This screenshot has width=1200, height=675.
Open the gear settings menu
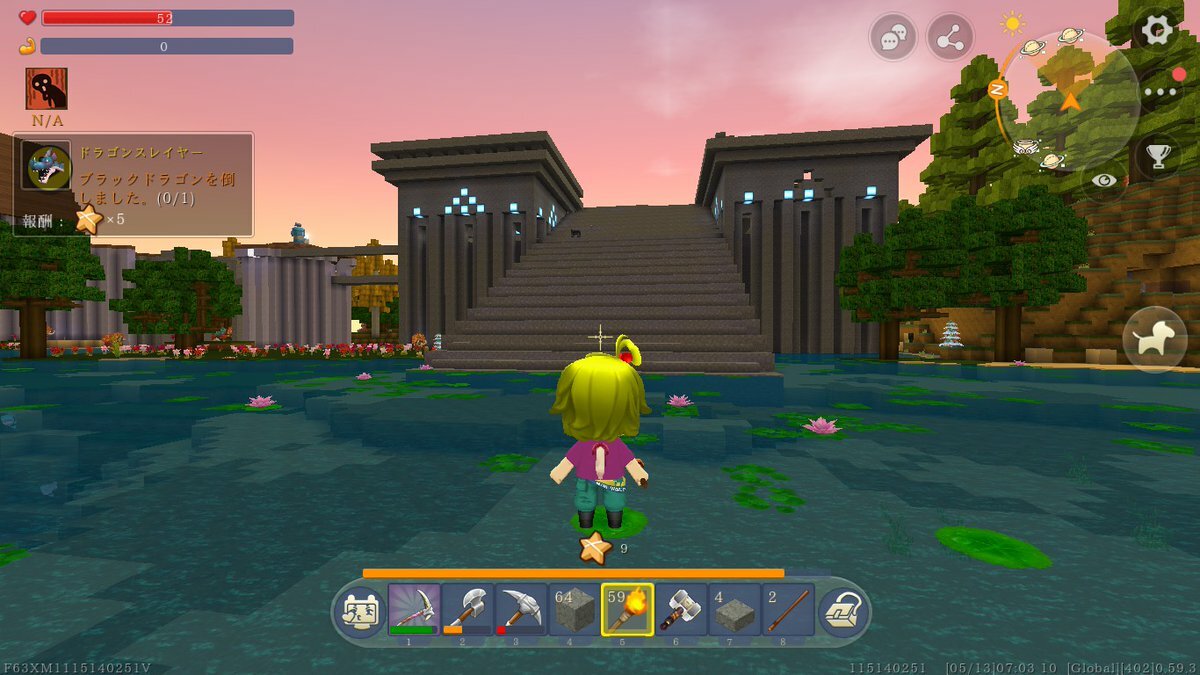[x=1157, y=31]
